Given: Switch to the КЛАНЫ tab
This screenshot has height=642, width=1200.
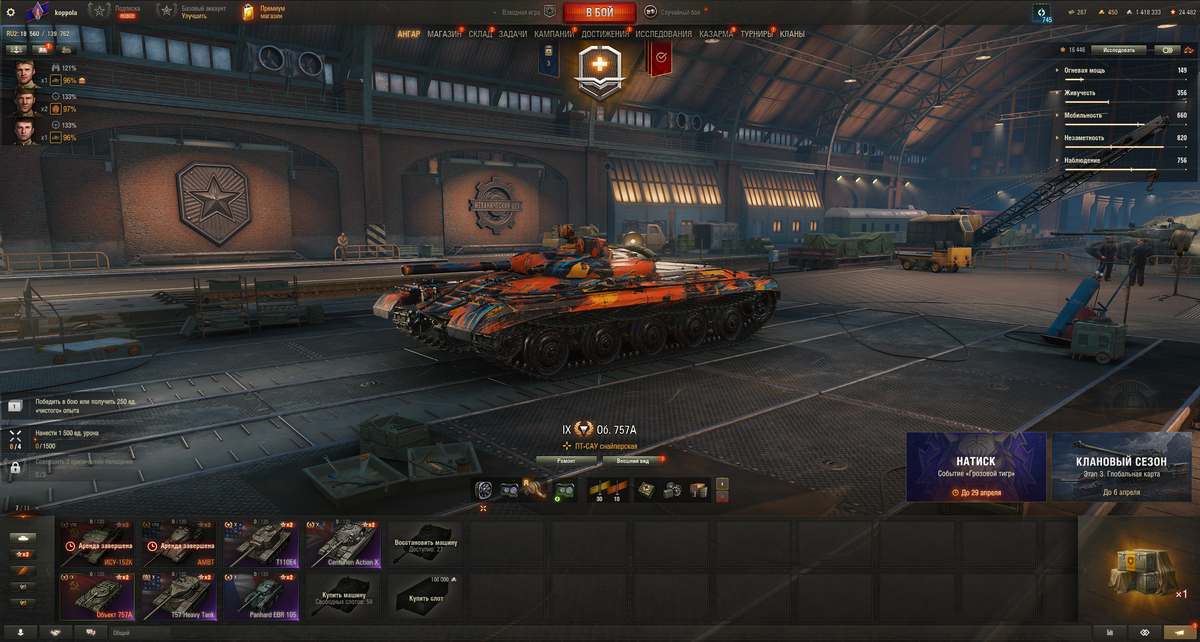Looking at the screenshot, I should [x=792, y=34].
